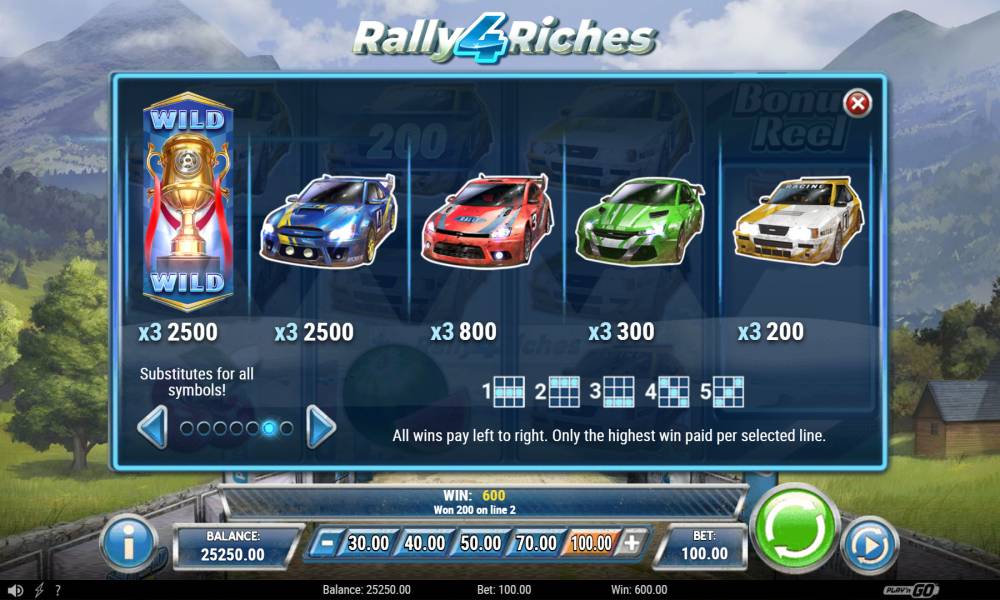The width and height of the screenshot is (1000, 600).
Task: Choose the 40.00 bet amount
Action: coord(424,543)
